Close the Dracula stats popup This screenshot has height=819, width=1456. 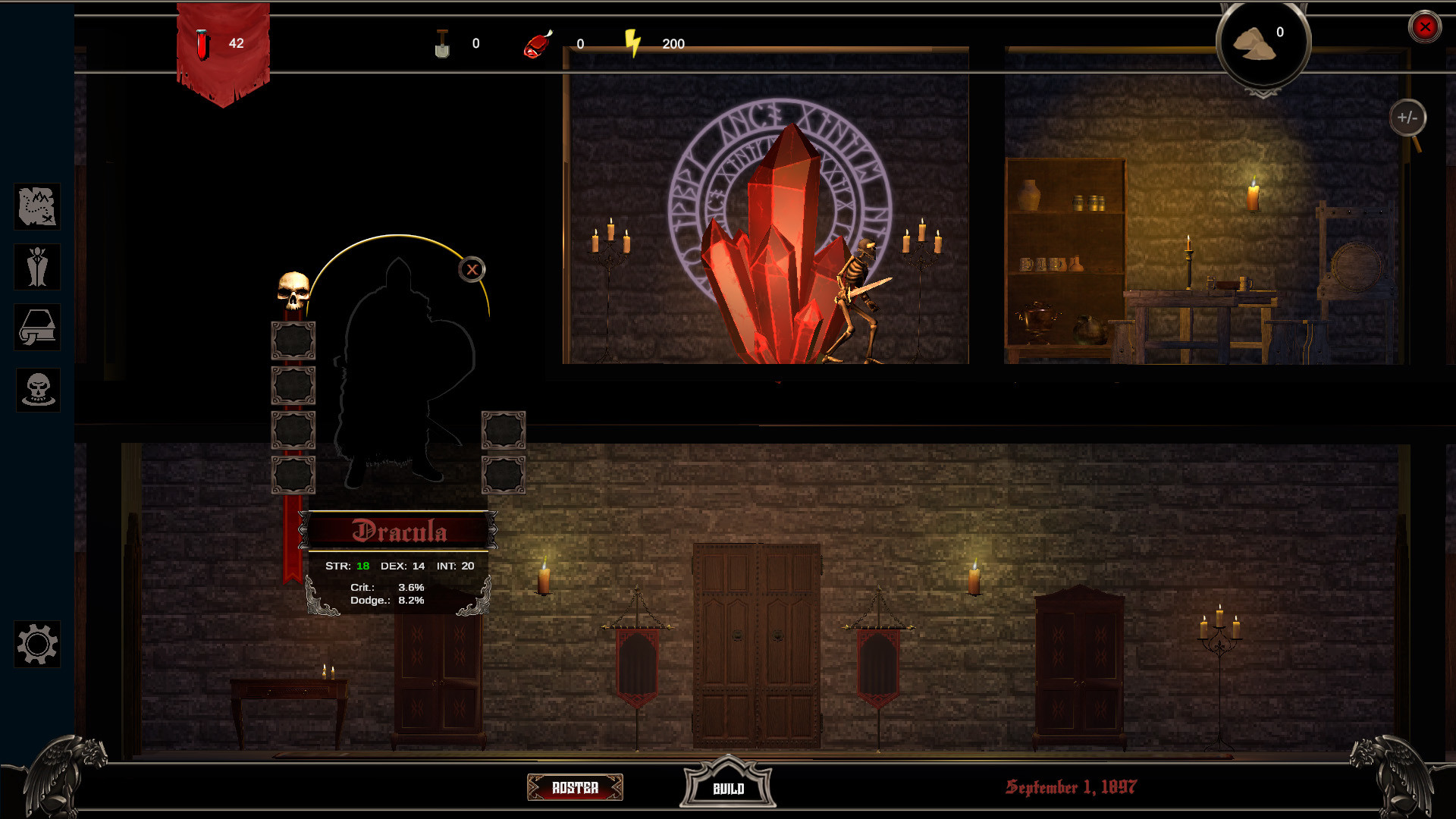pyautogui.click(x=471, y=268)
